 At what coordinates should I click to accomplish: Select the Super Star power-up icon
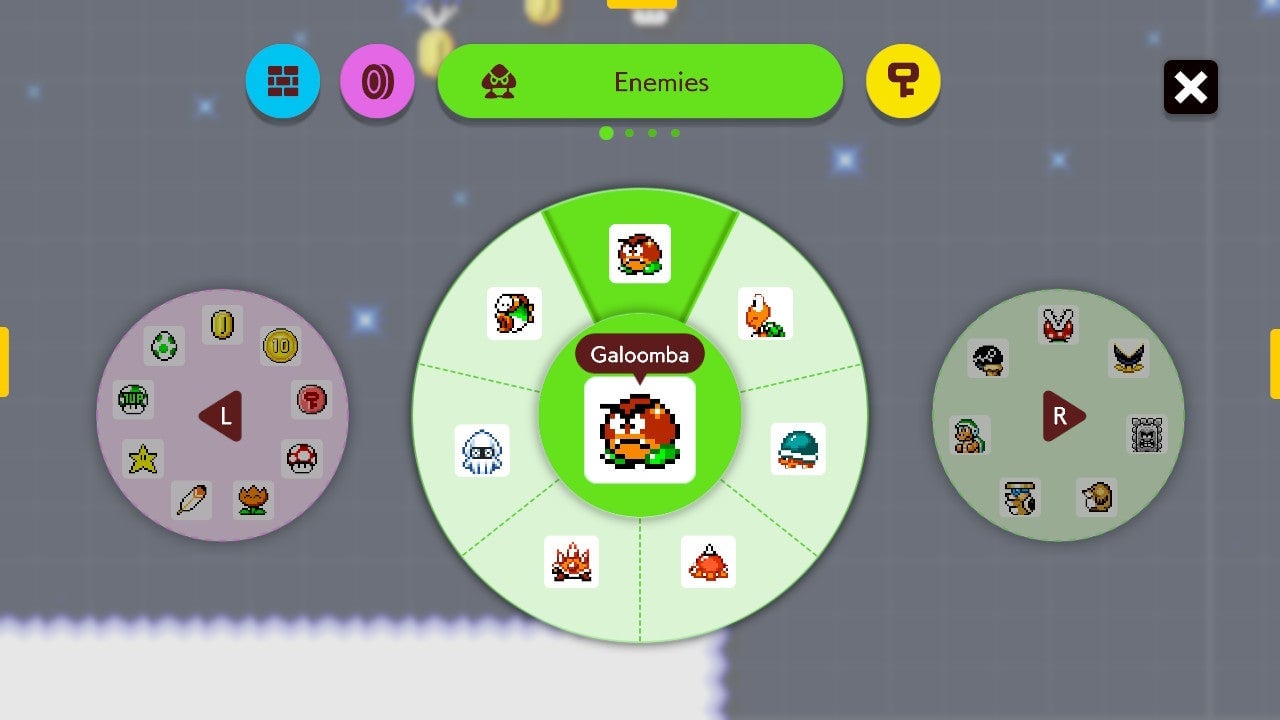click(141, 458)
